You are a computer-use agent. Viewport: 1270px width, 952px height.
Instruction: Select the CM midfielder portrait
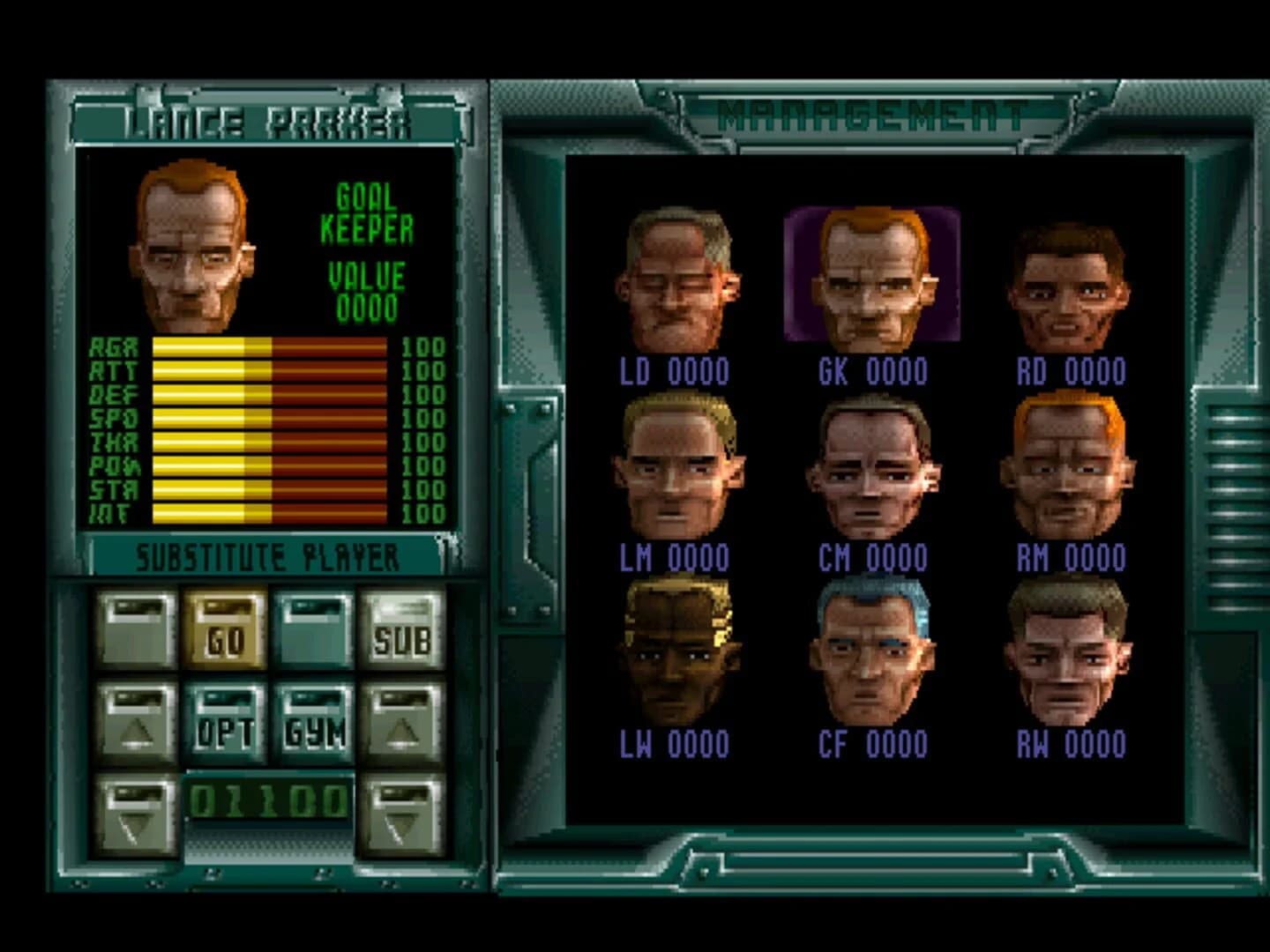pos(873,463)
